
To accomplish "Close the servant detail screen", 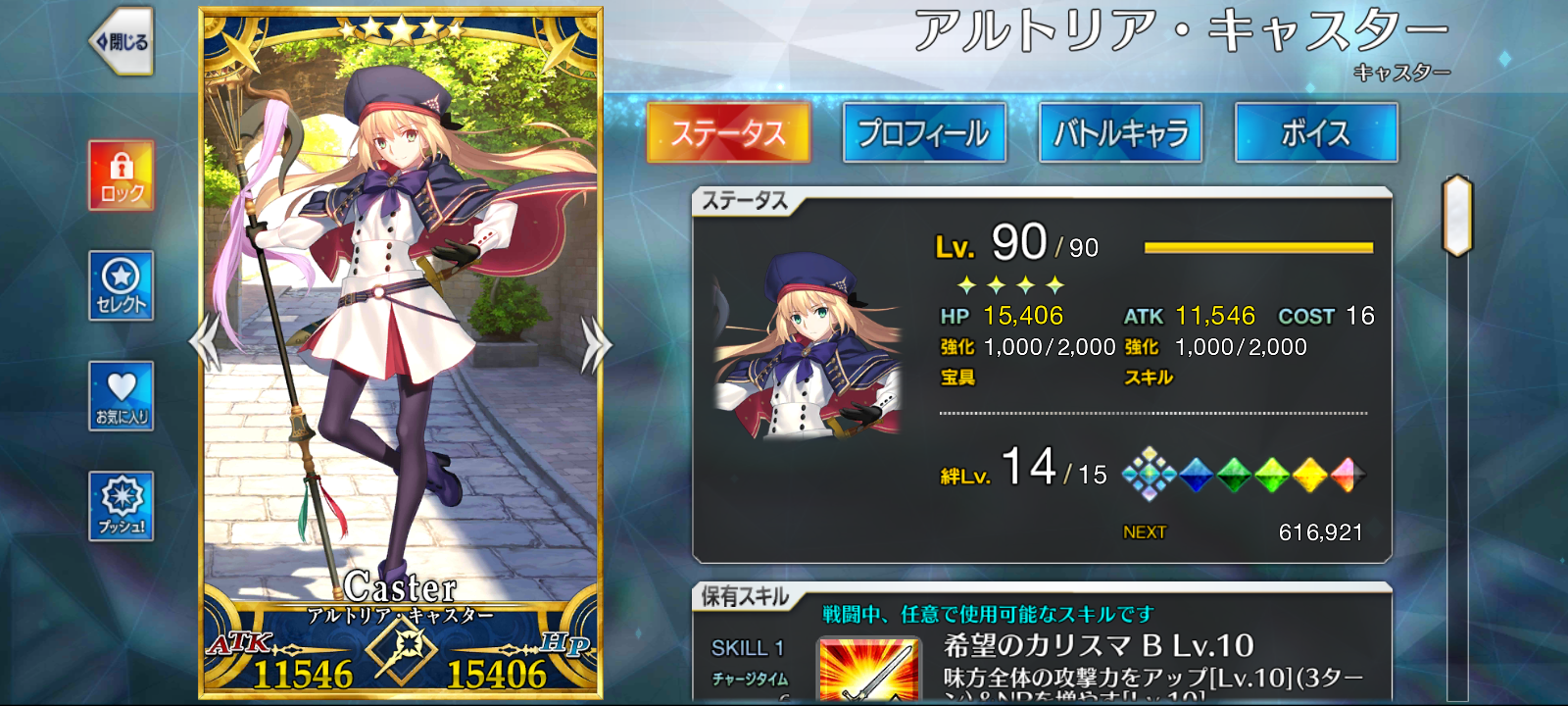I will point(122,41).
